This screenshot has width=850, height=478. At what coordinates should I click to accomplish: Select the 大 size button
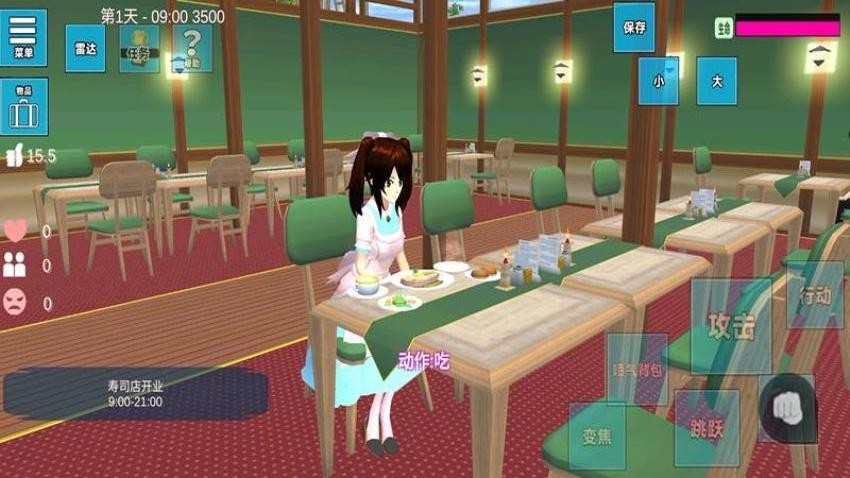[716, 81]
